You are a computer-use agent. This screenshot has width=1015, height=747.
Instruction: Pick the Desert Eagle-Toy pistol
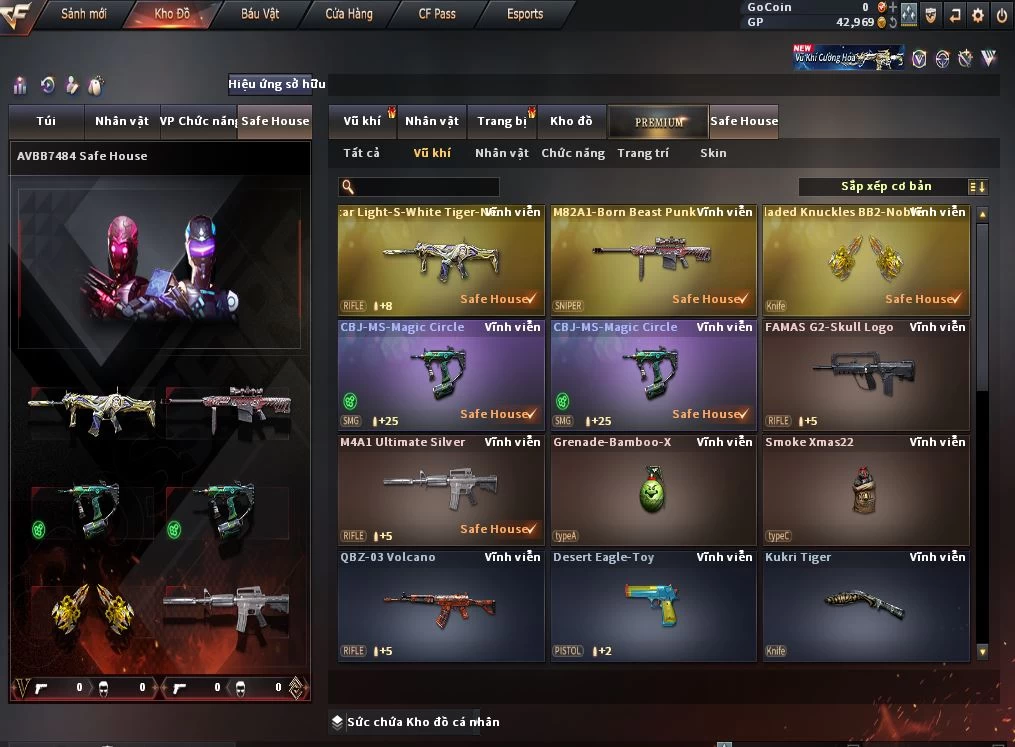(x=653, y=605)
